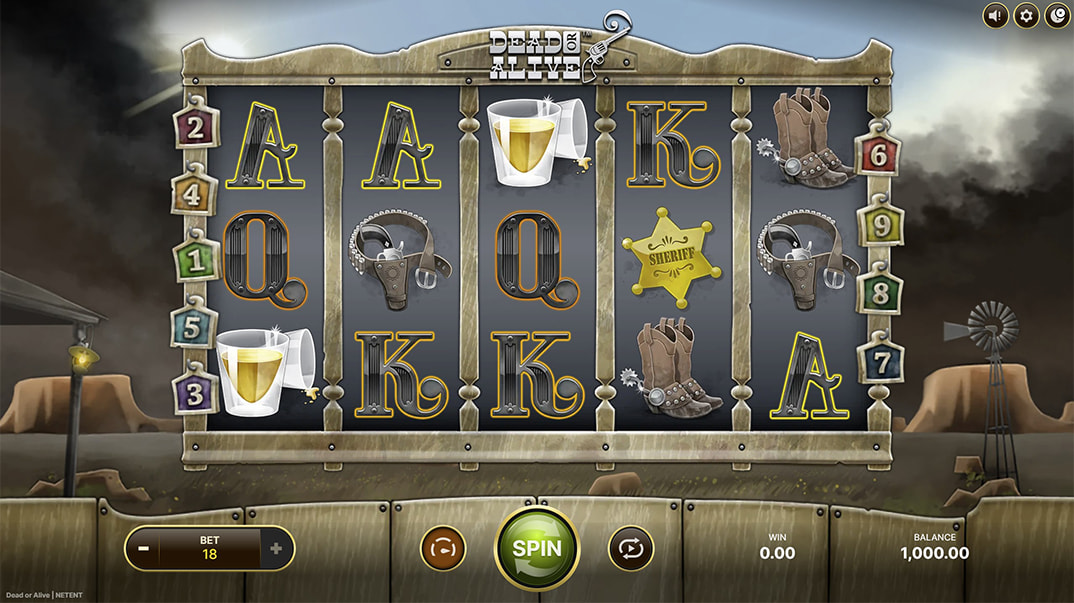The width and height of the screenshot is (1074, 603).
Task: Increase the bet with the plus button
Action: coord(276,548)
